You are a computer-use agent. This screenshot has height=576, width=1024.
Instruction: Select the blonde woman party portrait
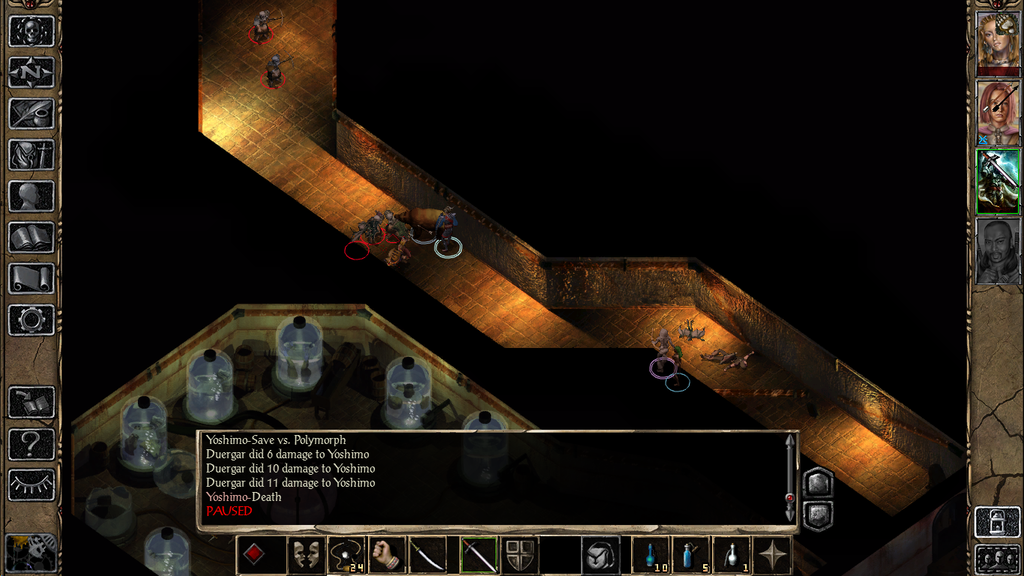pyautogui.click(x=997, y=40)
